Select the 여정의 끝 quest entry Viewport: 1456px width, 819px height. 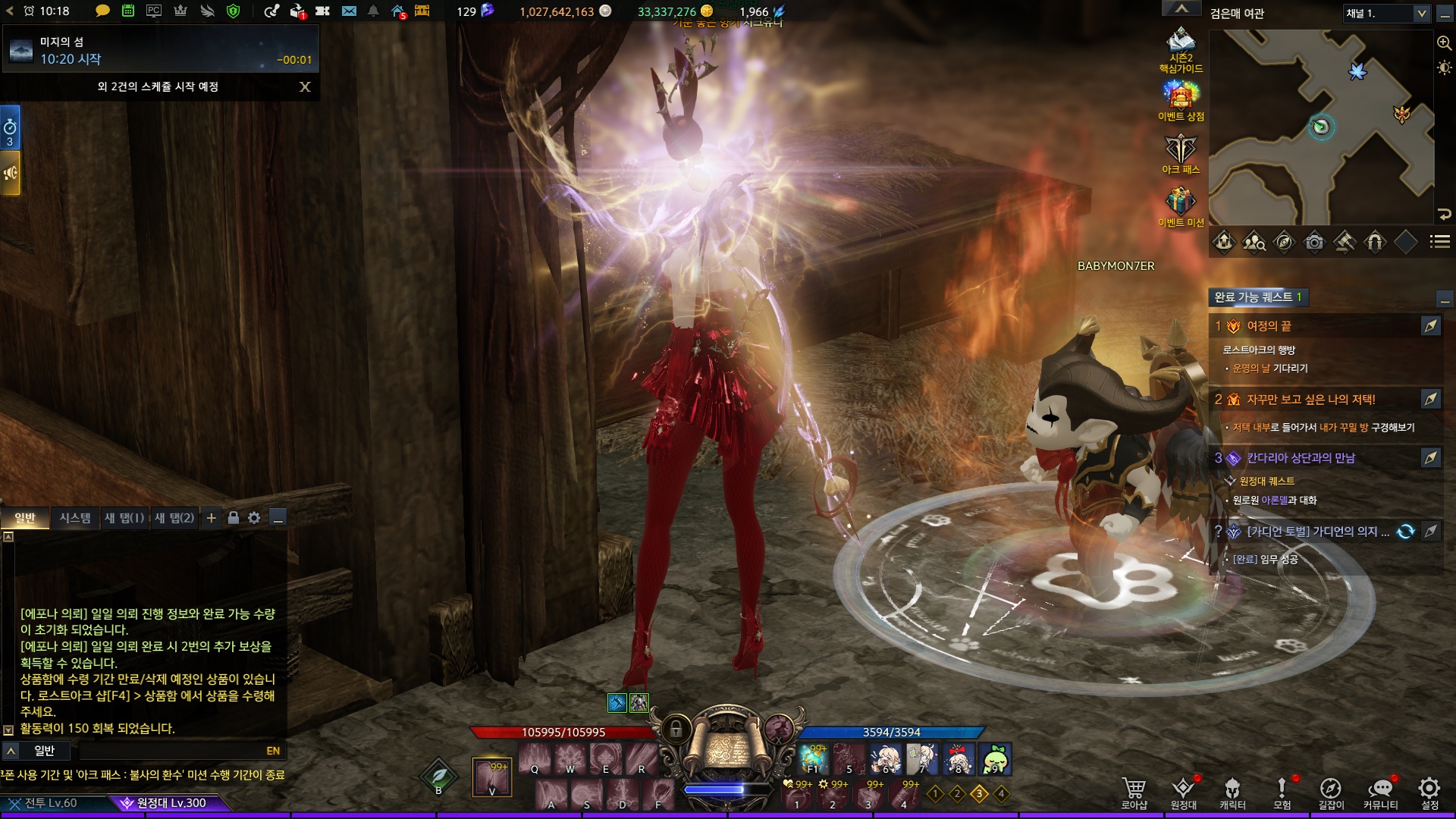(x=1269, y=326)
